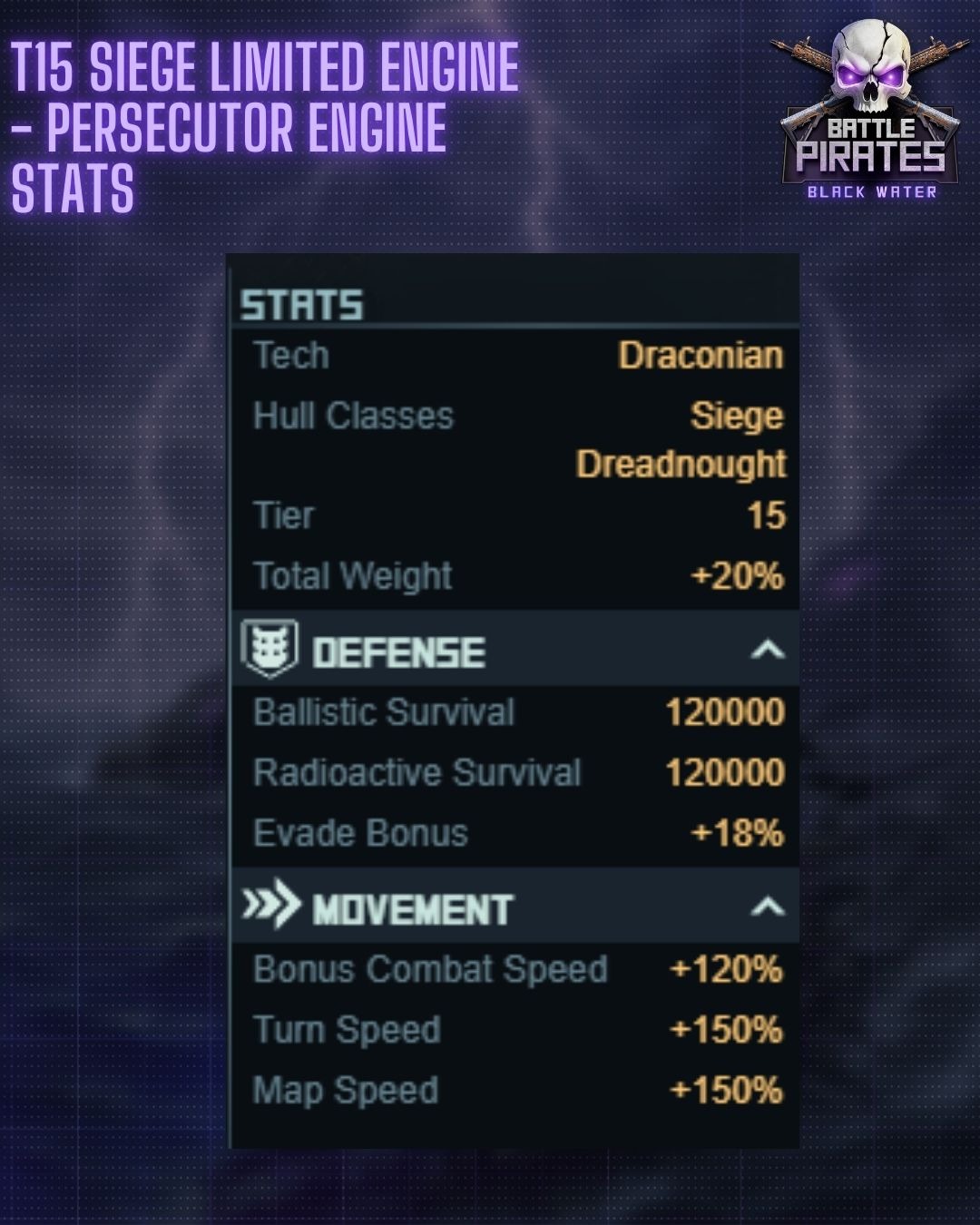
Task: Collapse the Movement stats section
Action: tap(767, 906)
